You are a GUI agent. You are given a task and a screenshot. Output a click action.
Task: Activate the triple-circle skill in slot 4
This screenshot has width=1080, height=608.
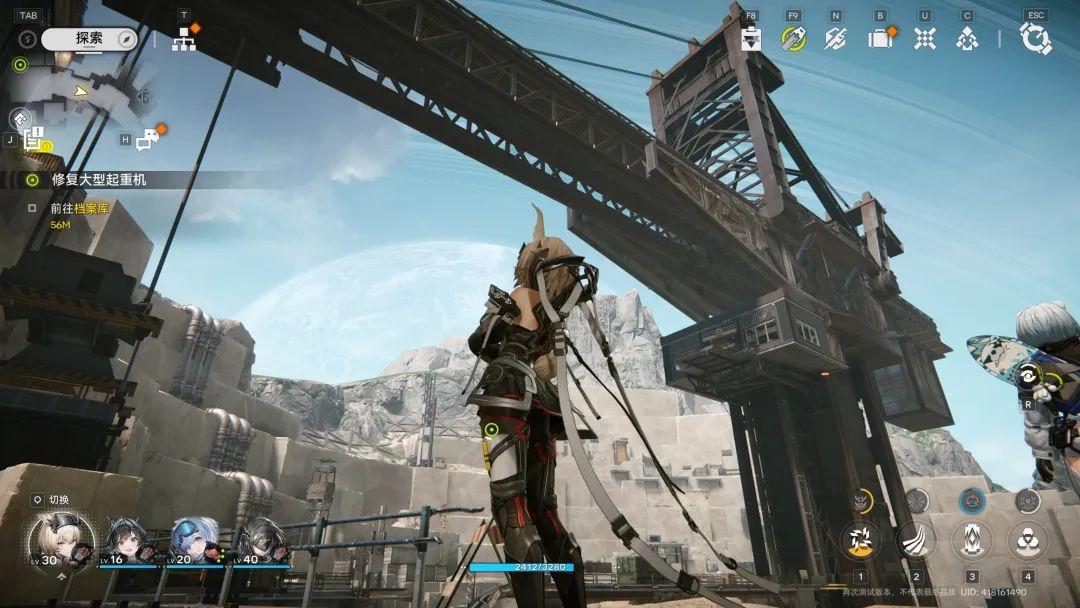(x=1027, y=540)
